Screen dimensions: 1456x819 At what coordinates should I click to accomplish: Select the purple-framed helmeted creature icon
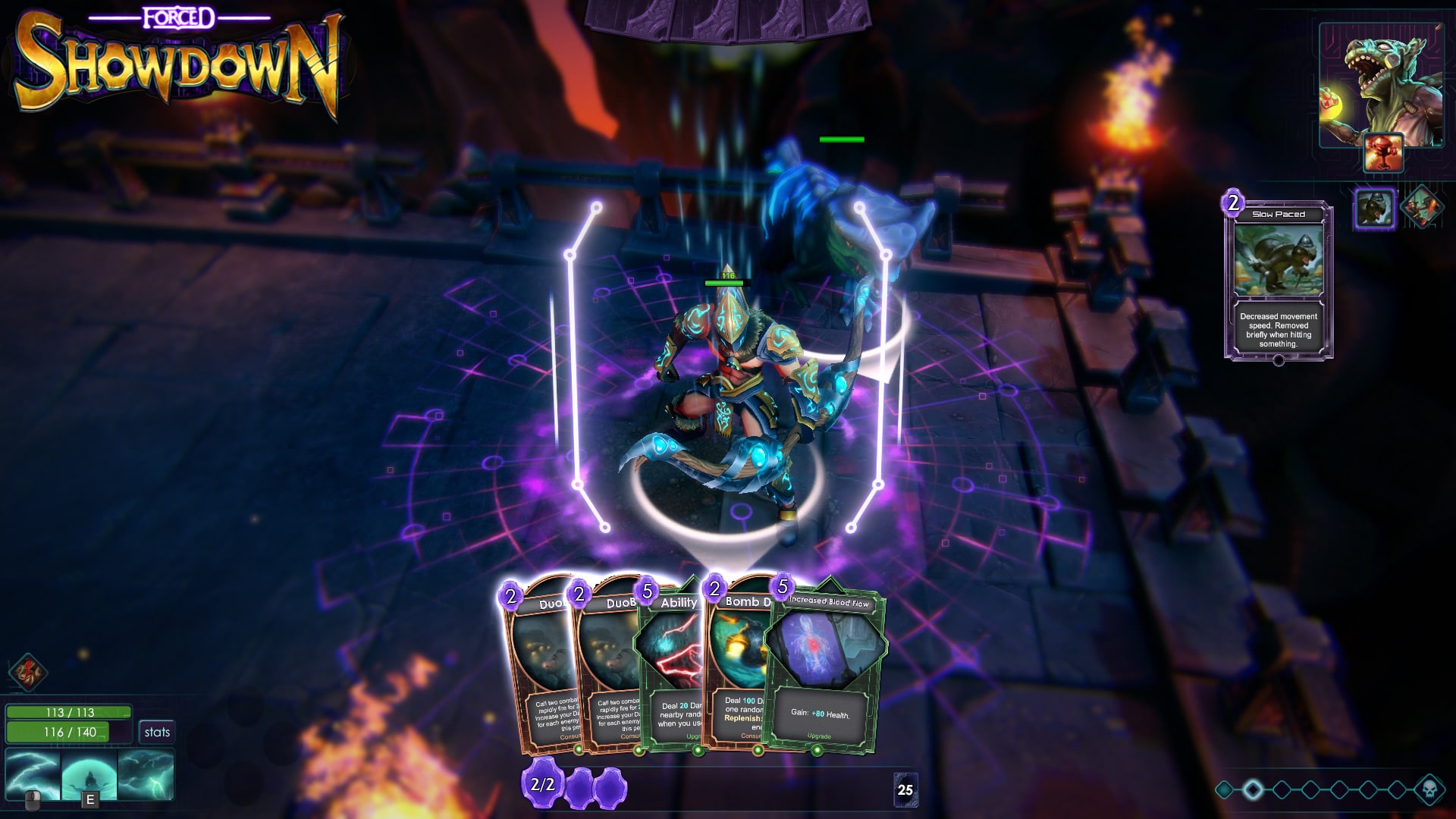(x=1375, y=208)
